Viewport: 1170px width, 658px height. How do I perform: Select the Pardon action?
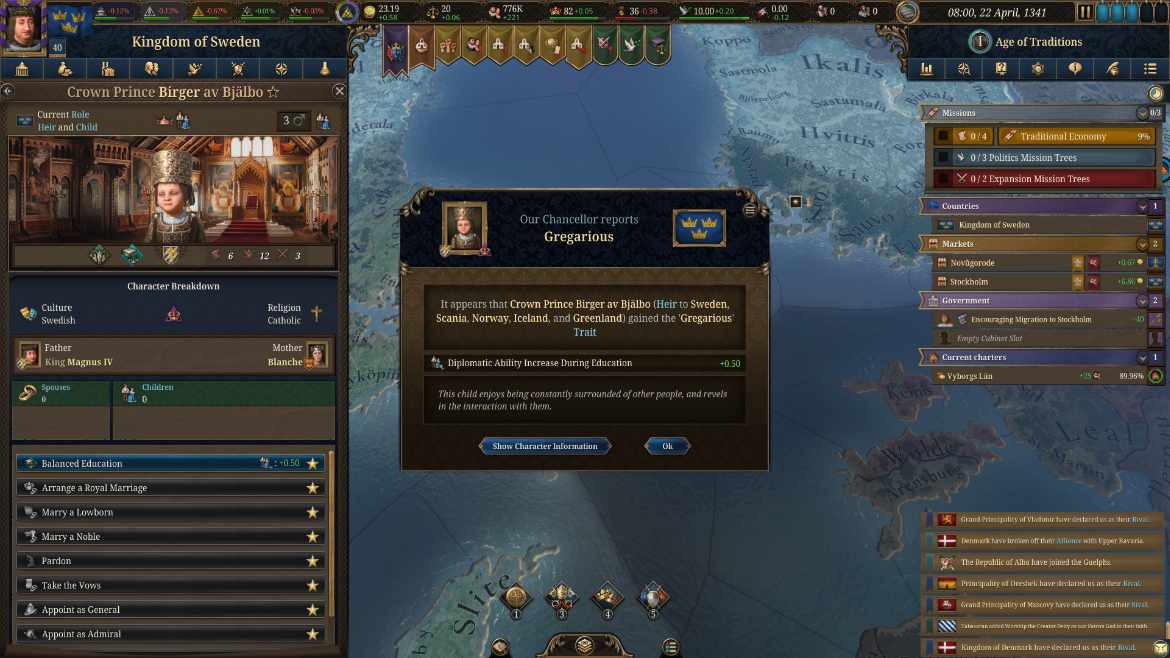[x=160, y=561]
